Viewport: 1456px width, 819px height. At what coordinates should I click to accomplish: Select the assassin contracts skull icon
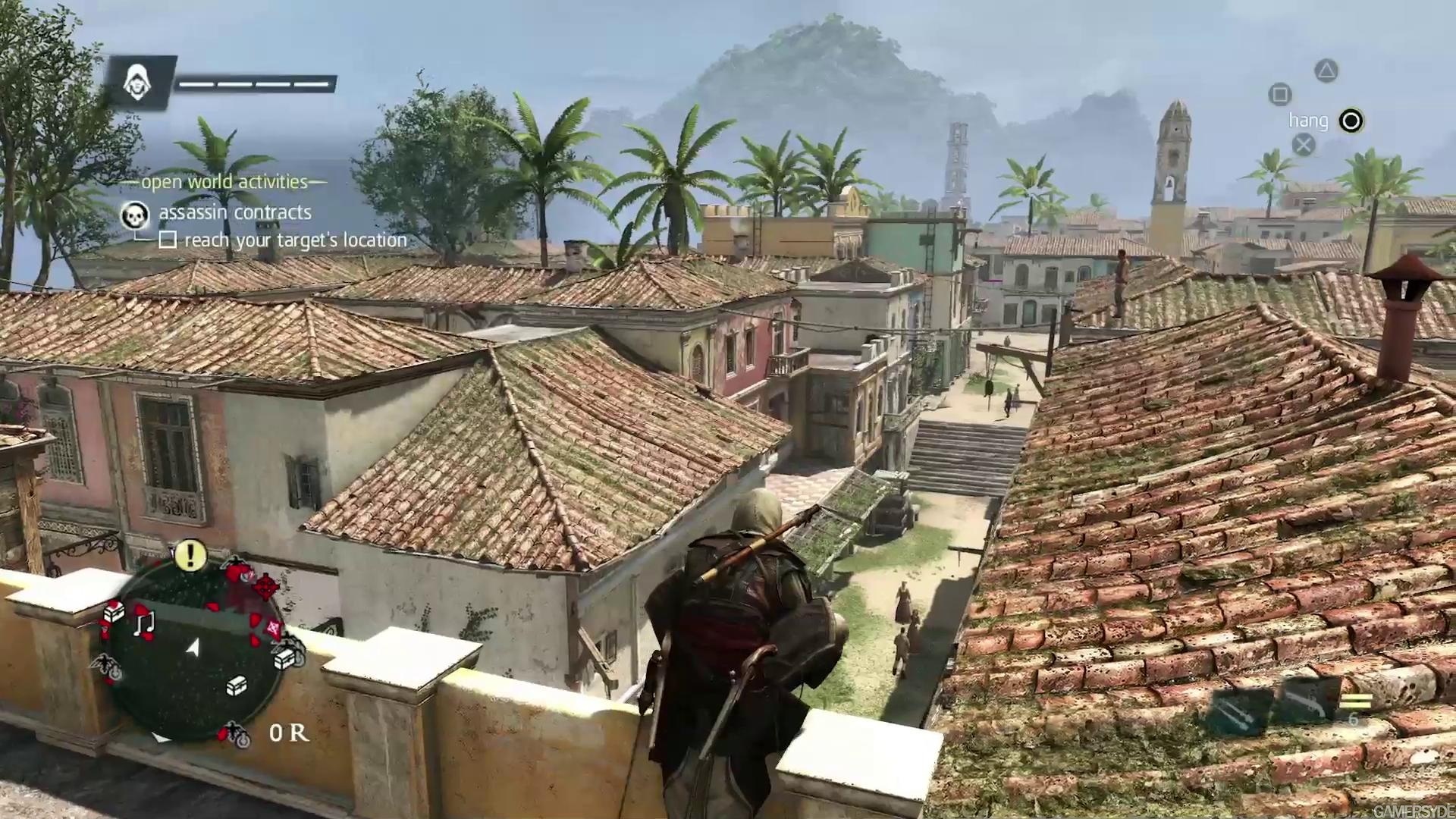[136, 216]
